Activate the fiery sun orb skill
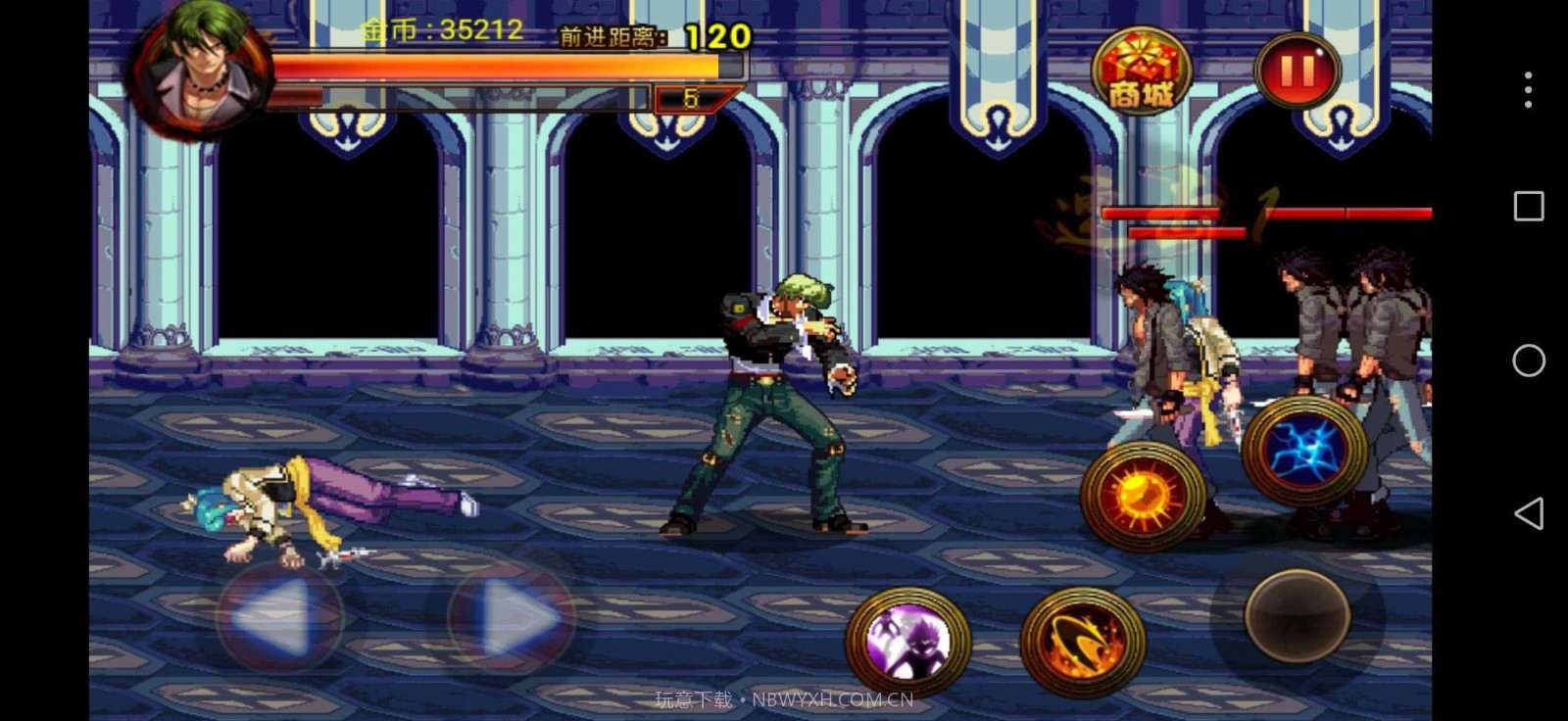This screenshot has height=721, width=1568. tap(1143, 496)
